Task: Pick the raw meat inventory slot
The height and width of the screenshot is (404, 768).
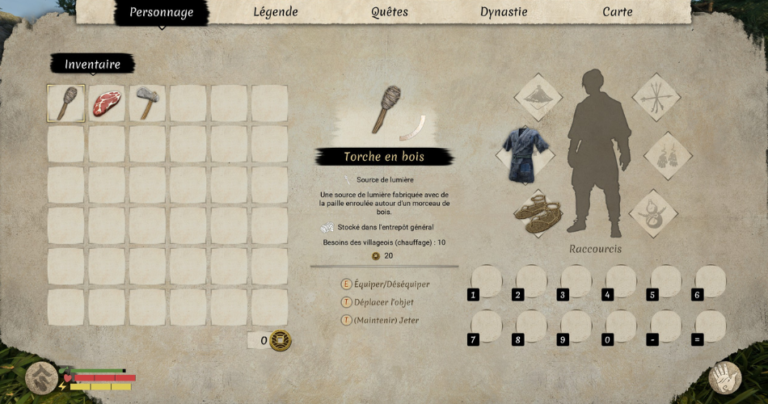Action: 107,103
